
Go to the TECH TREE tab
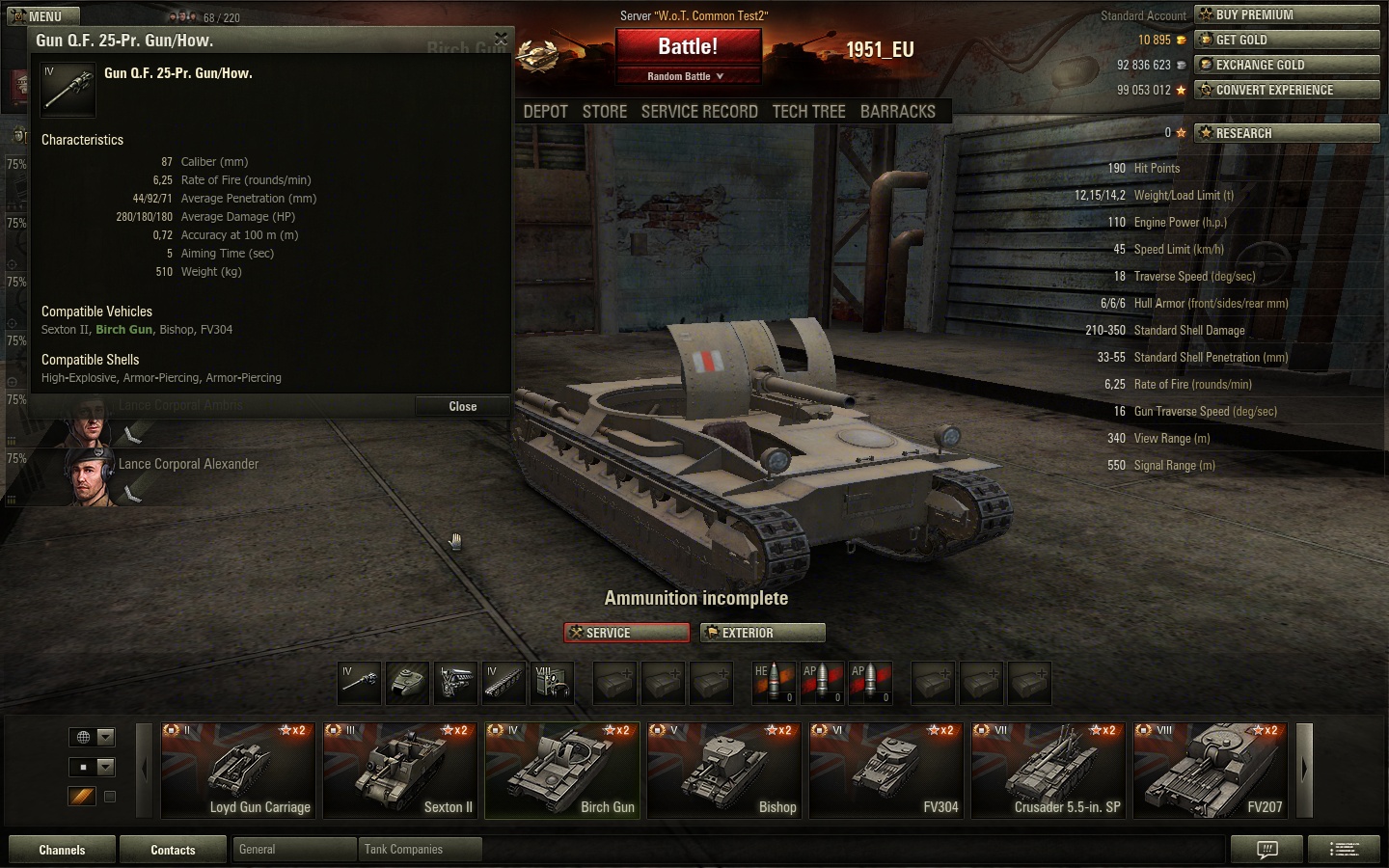[x=808, y=111]
